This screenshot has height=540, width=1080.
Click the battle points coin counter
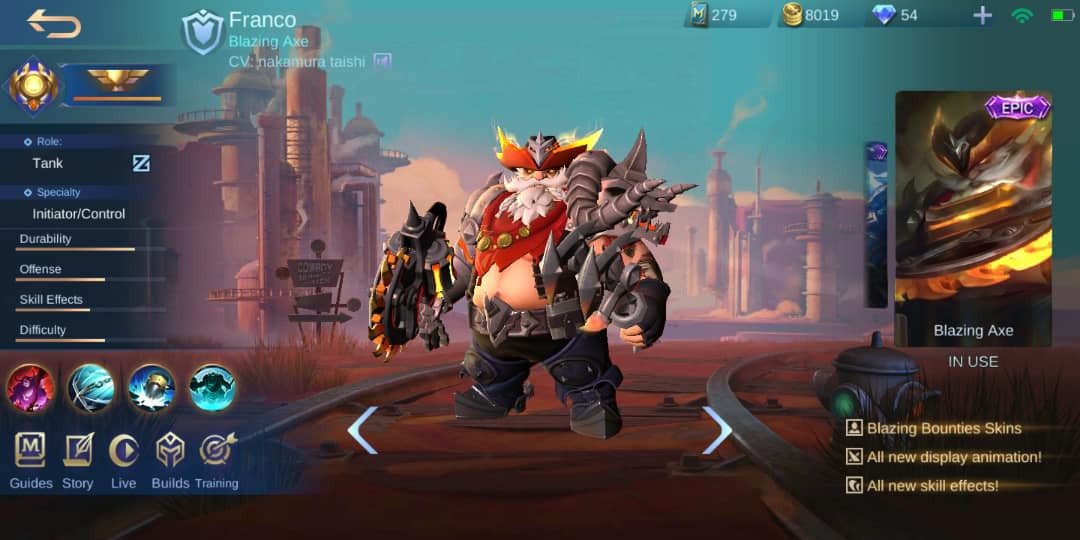(810, 15)
